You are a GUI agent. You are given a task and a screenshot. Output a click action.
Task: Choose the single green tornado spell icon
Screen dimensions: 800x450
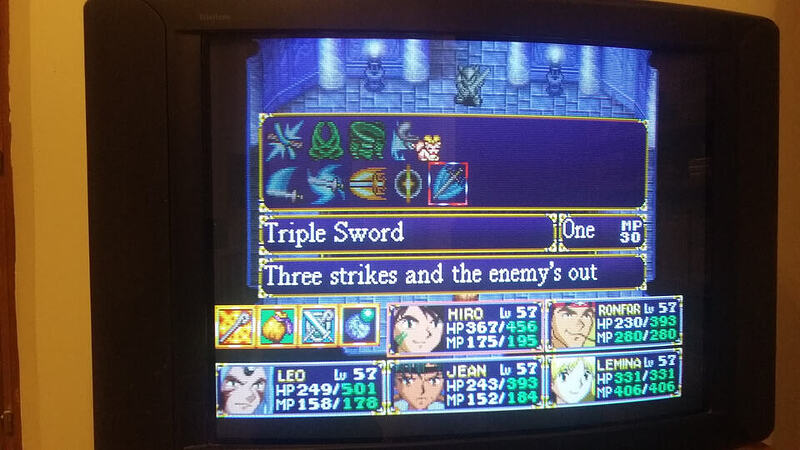pyautogui.click(x=322, y=140)
